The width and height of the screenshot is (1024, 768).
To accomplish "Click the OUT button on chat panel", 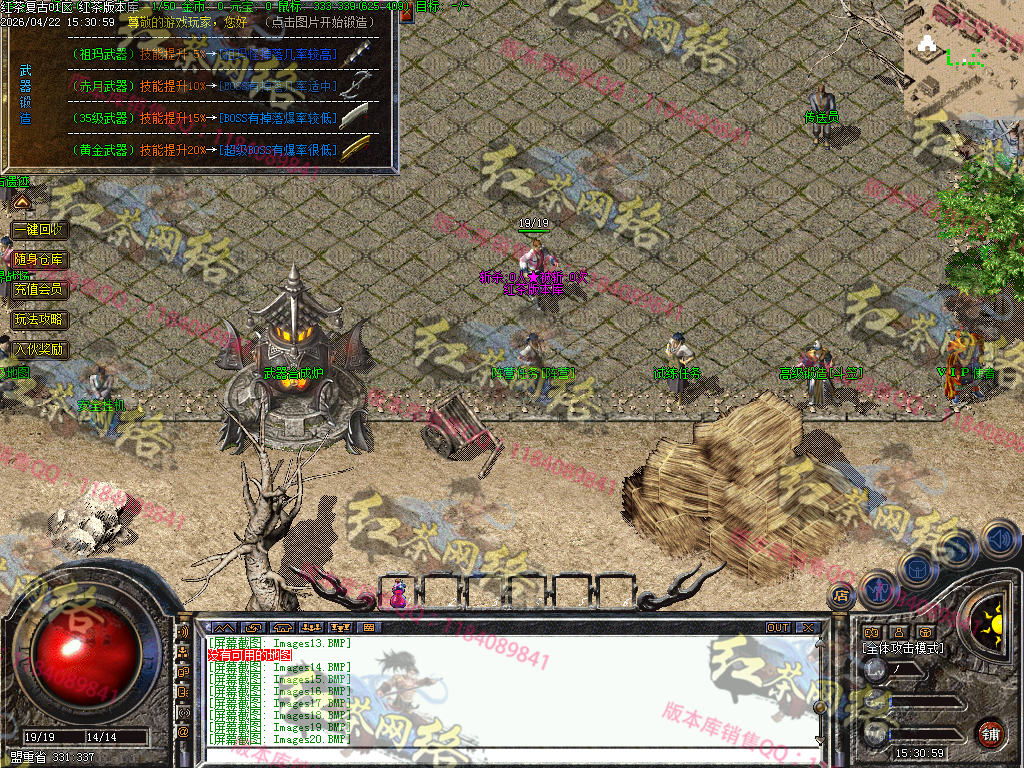I will click(x=778, y=628).
